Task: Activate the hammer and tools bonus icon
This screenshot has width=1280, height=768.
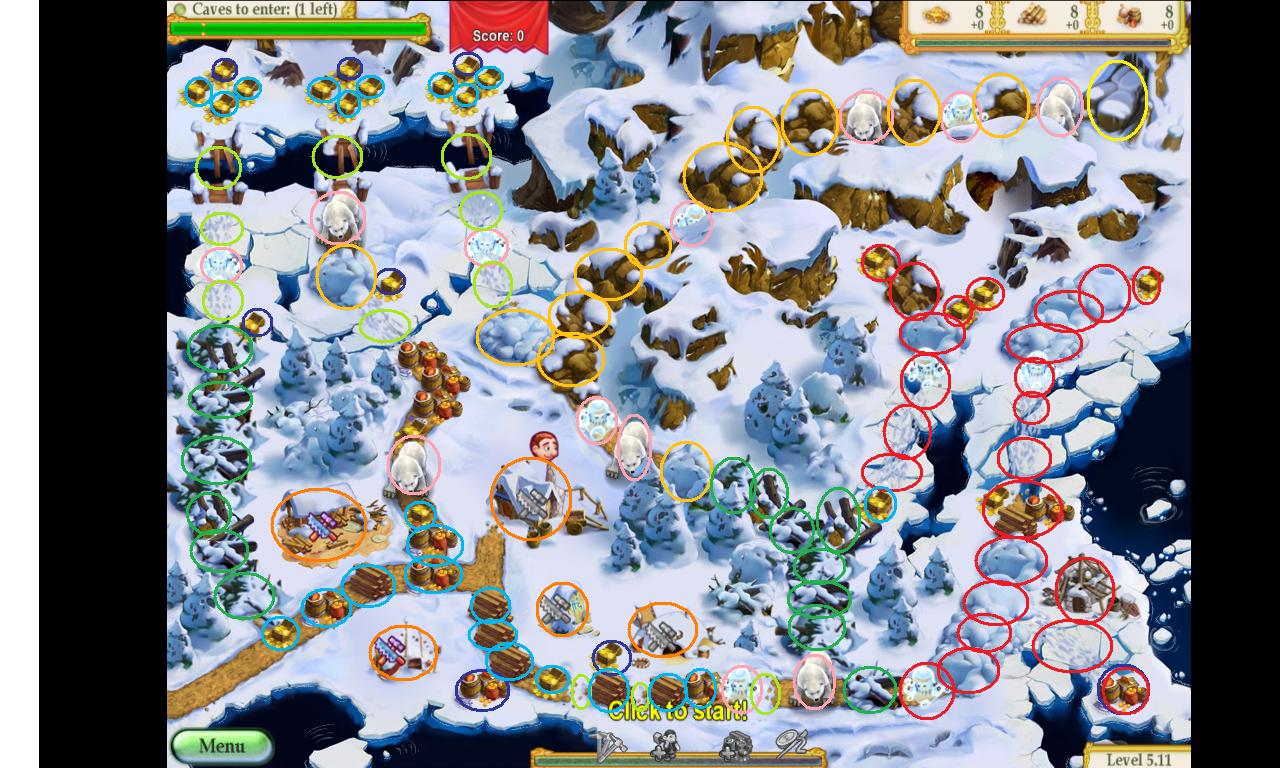Action: [x=611, y=746]
